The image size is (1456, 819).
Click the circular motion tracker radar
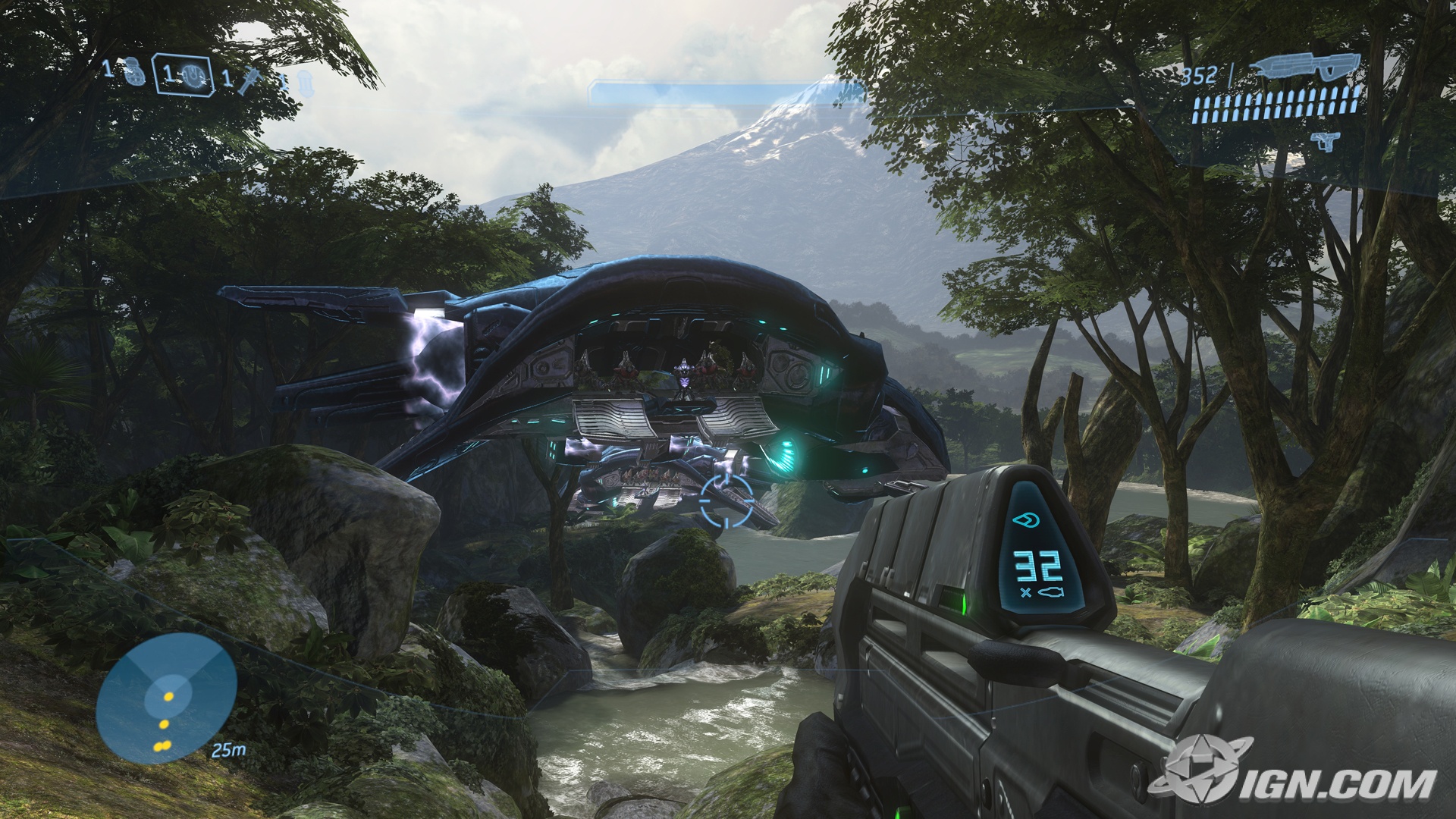[167, 698]
